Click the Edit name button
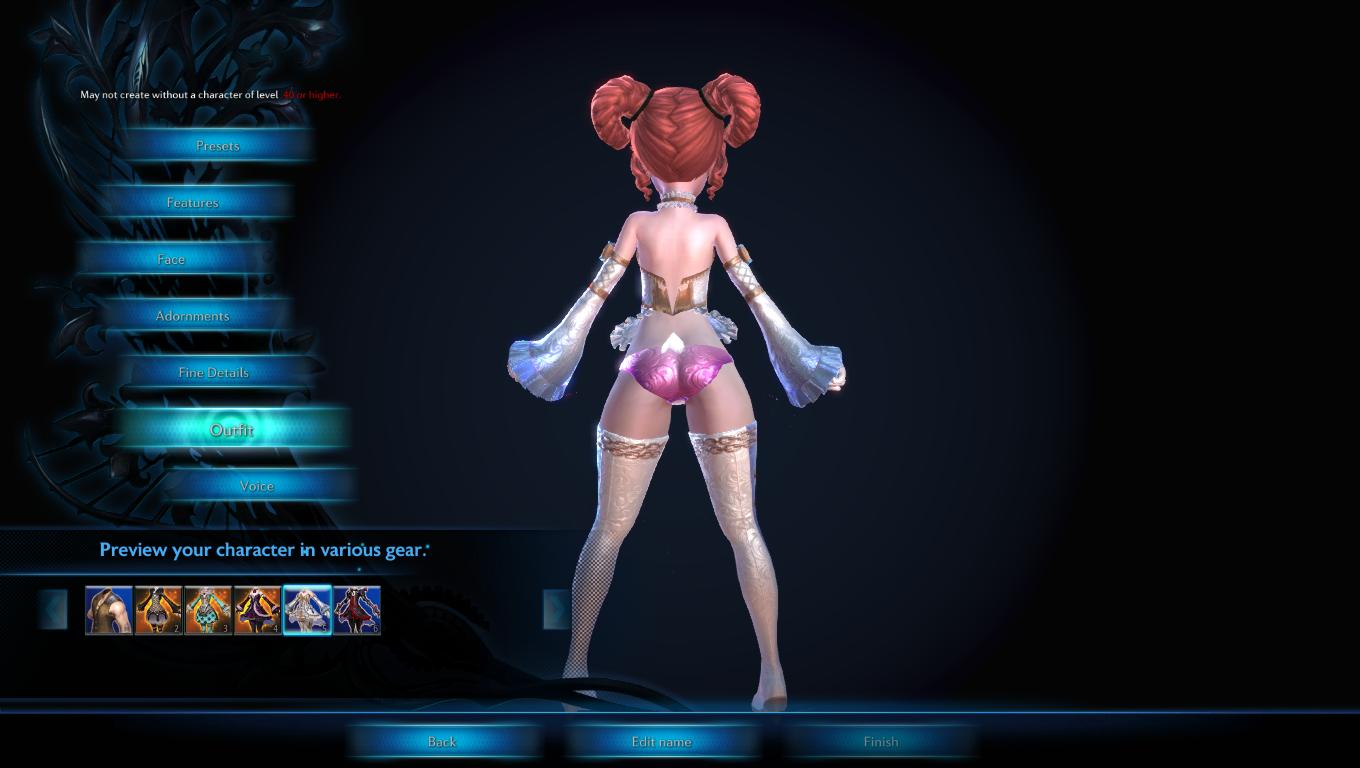This screenshot has height=768, width=1360. (x=661, y=742)
